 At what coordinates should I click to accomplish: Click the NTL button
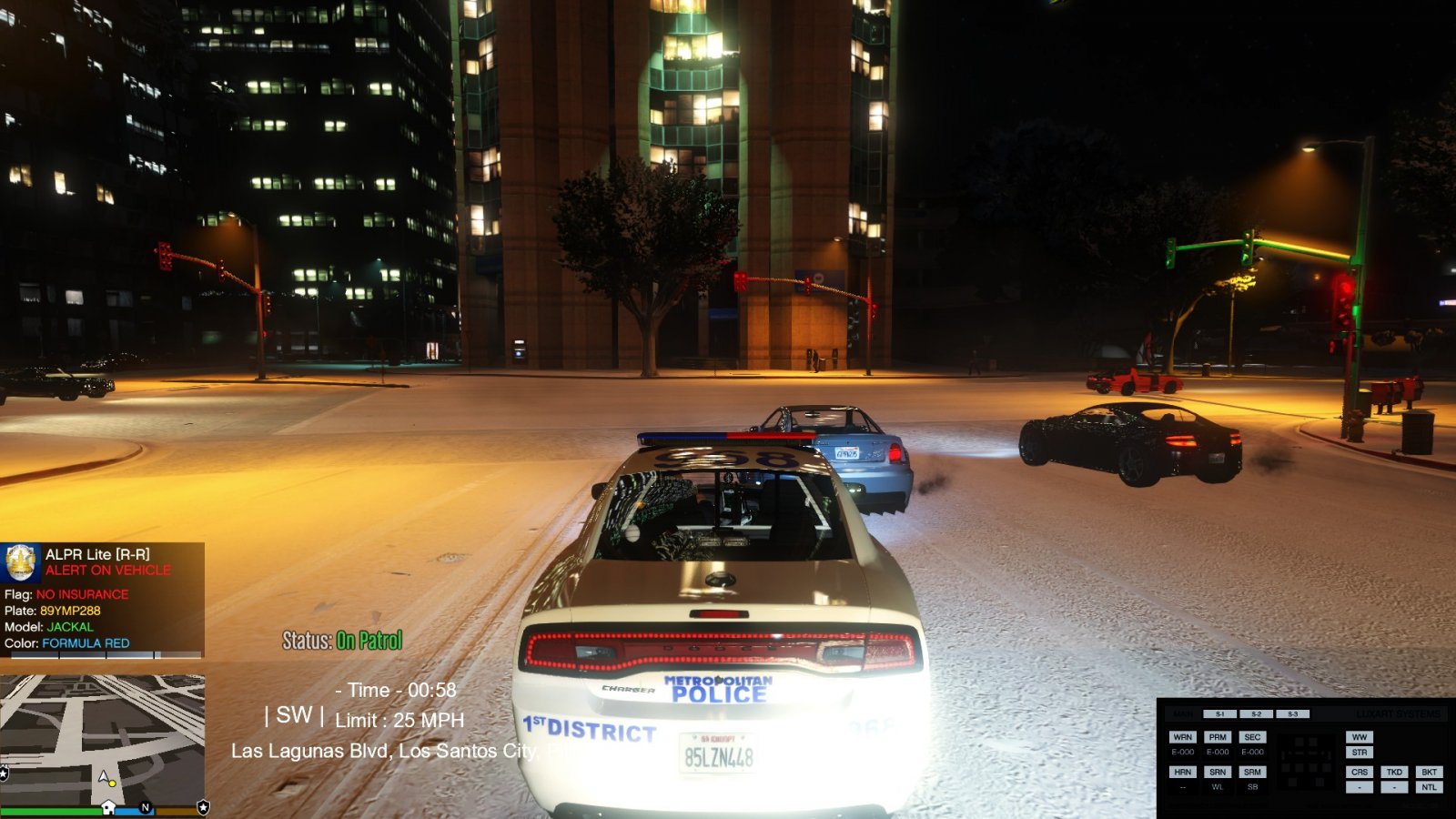(x=1430, y=787)
